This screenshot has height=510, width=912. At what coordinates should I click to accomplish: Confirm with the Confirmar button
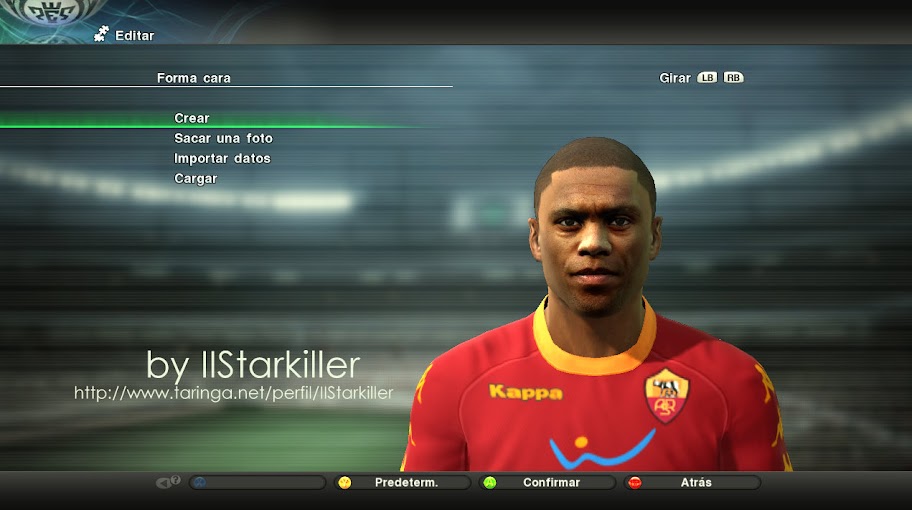[x=550, y=482]
